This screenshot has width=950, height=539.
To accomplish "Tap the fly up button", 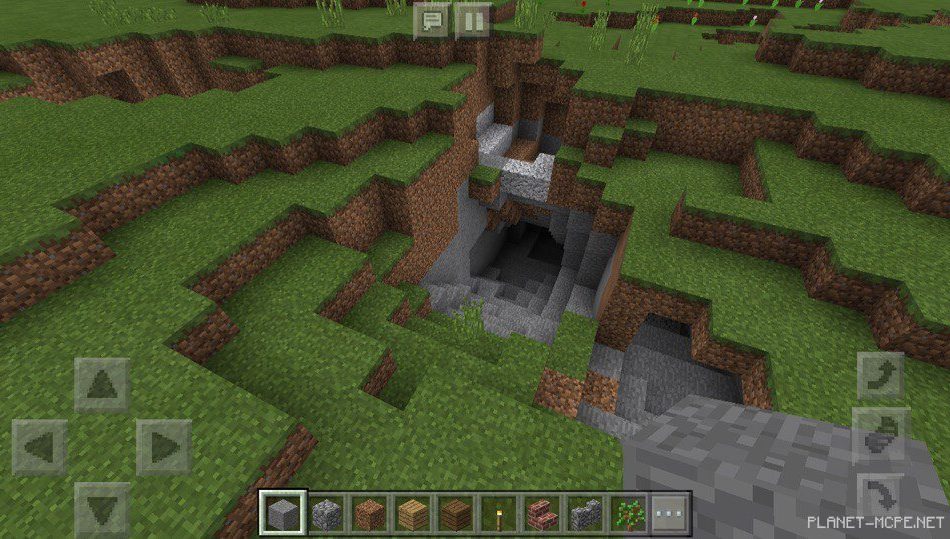I will click(x=881, y=377).
